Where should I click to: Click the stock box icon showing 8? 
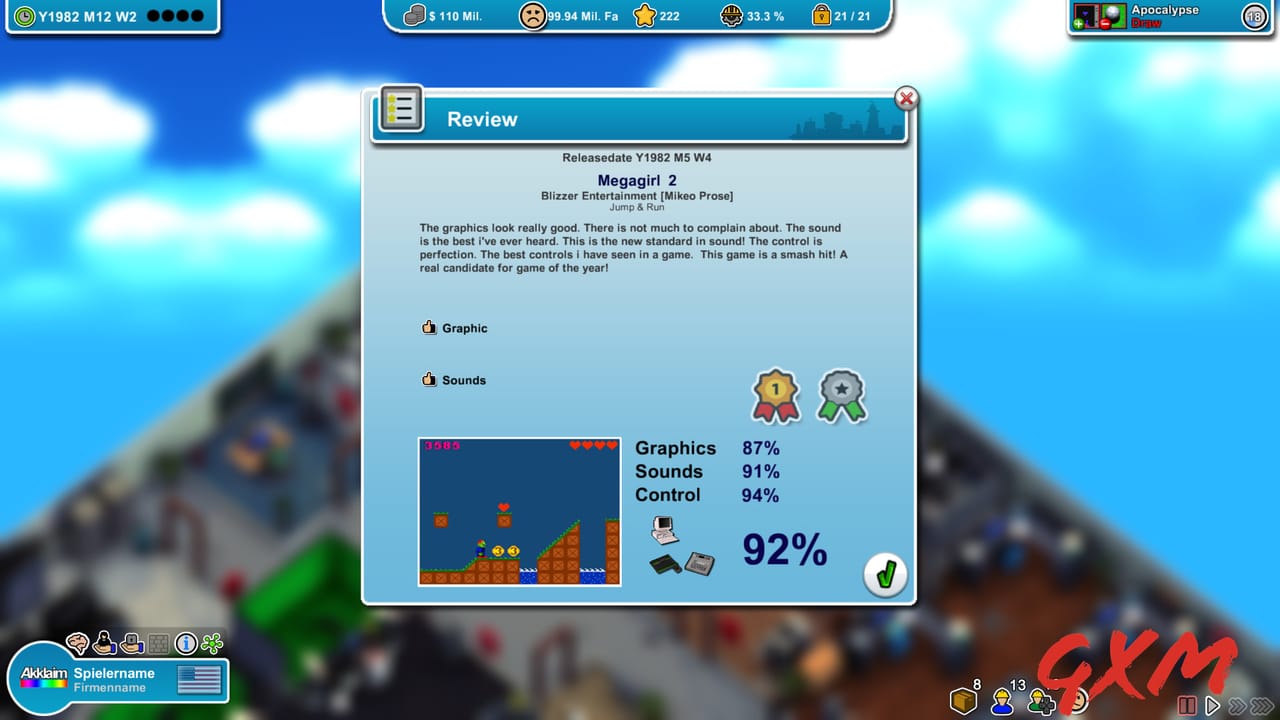(963, 701)
